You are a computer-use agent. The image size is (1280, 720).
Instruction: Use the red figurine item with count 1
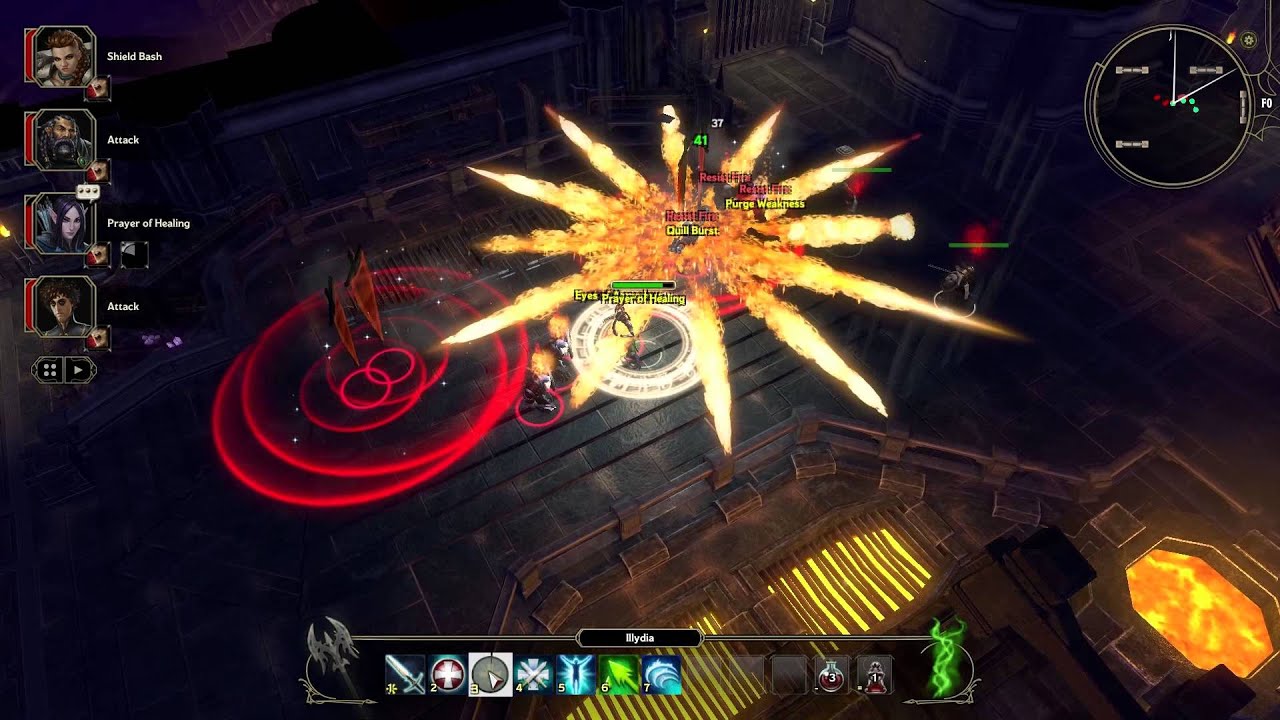(x=876, y=675)
